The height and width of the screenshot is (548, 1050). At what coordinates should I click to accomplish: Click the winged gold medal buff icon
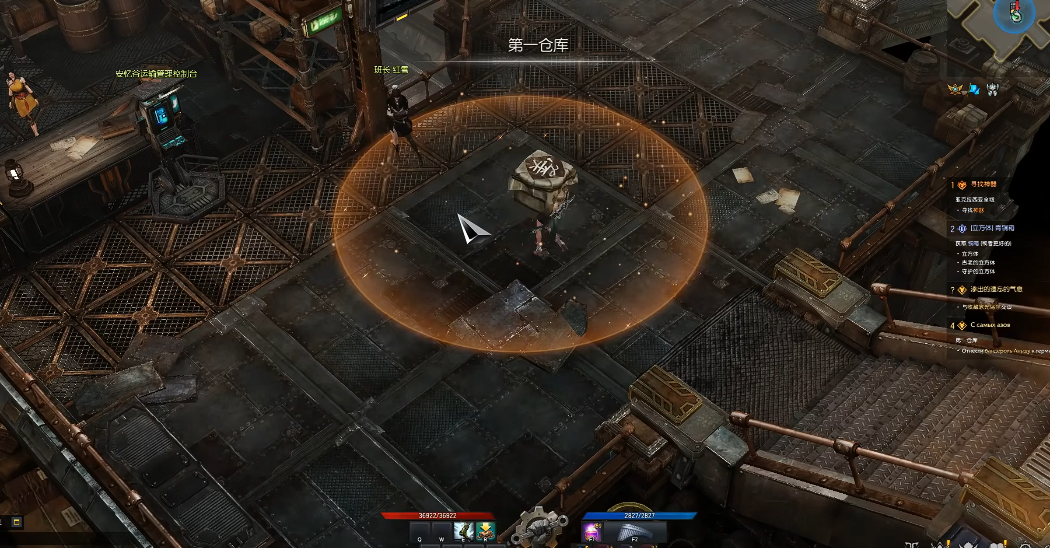point(956,89)
